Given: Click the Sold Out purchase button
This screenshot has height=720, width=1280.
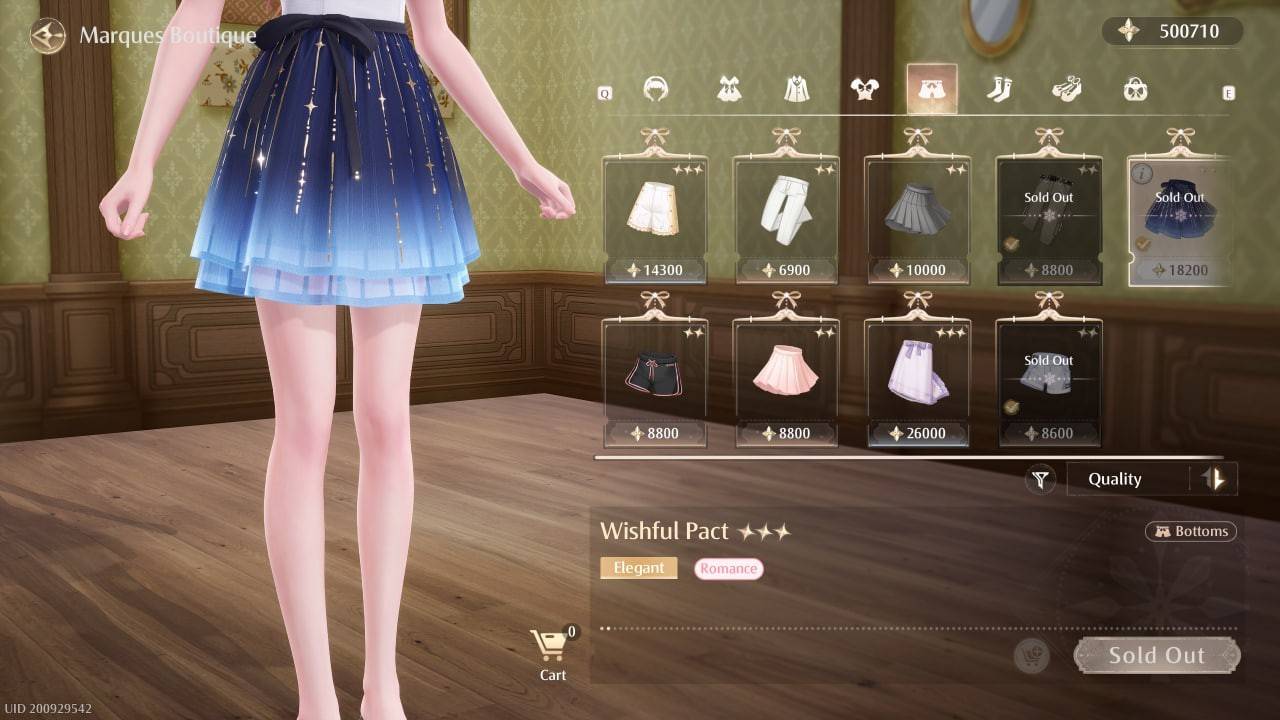Looking at the screenshot, I should point(1157,655).
